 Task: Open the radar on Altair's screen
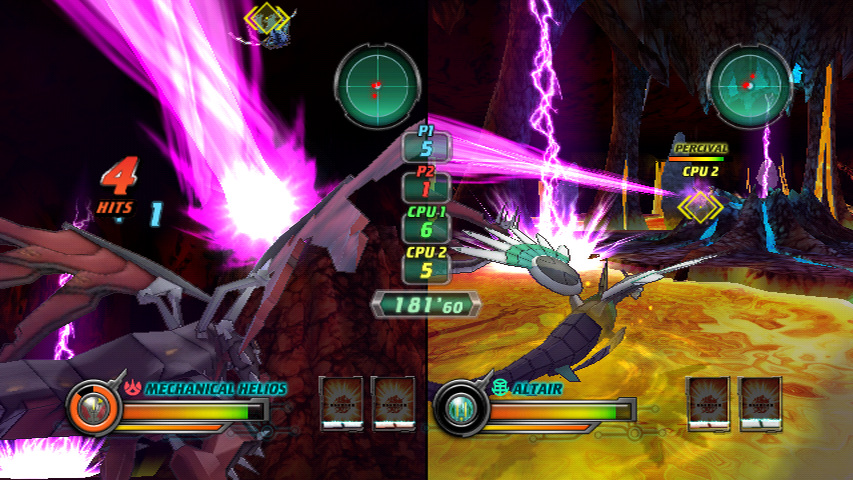tap(750, 85)
